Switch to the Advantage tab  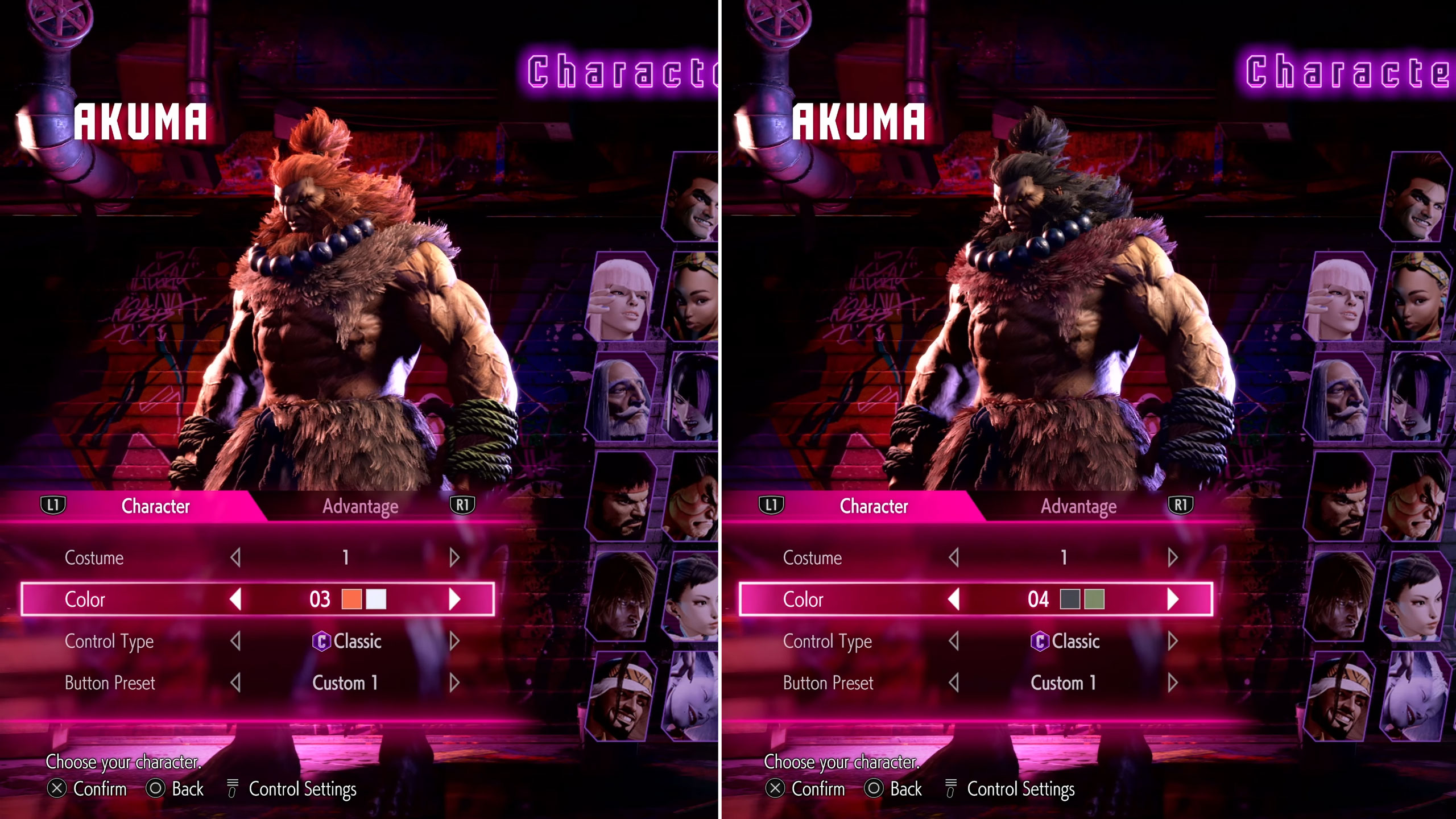[x=359, y=507]
